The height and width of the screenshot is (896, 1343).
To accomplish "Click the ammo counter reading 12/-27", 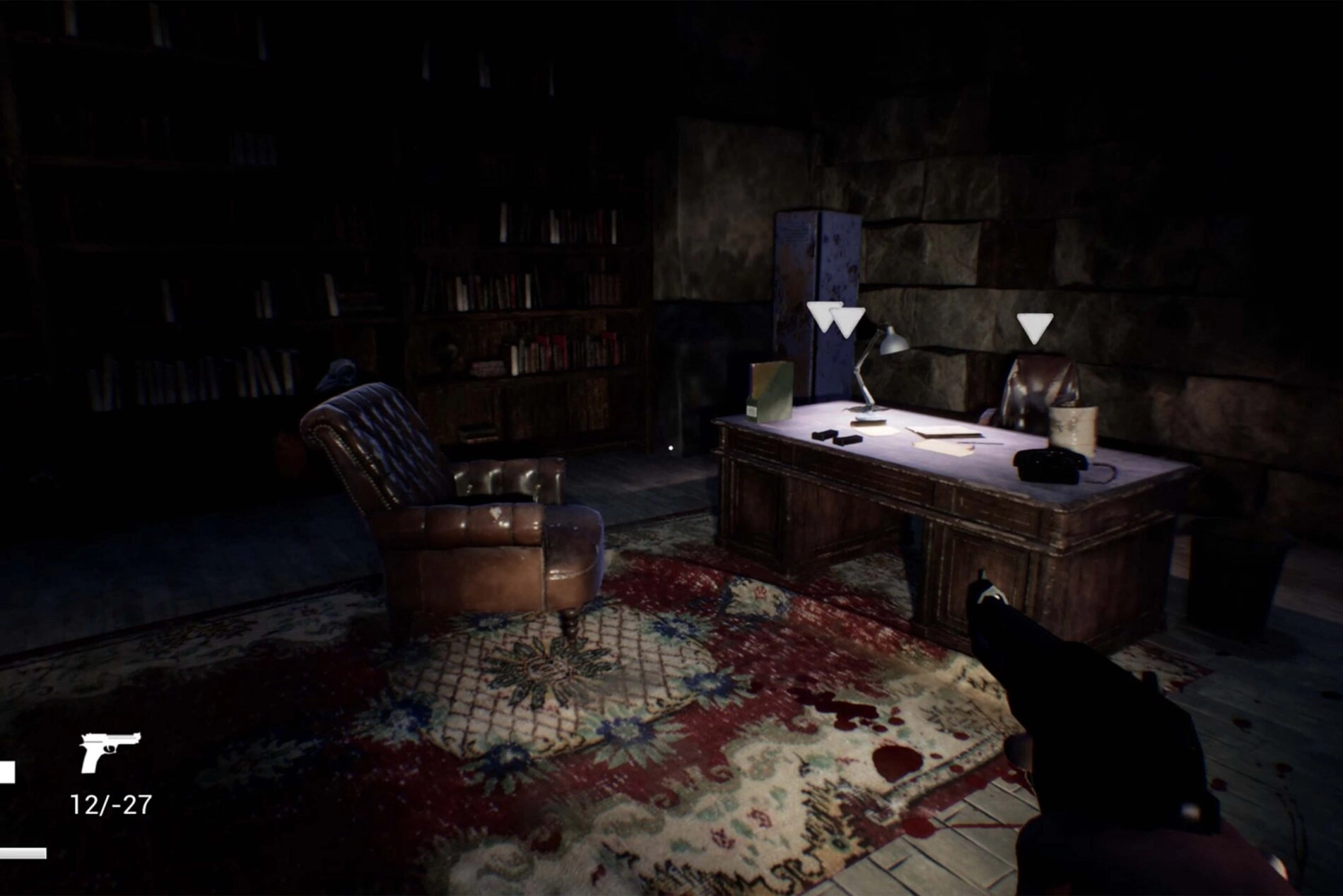I will [110, 803].
